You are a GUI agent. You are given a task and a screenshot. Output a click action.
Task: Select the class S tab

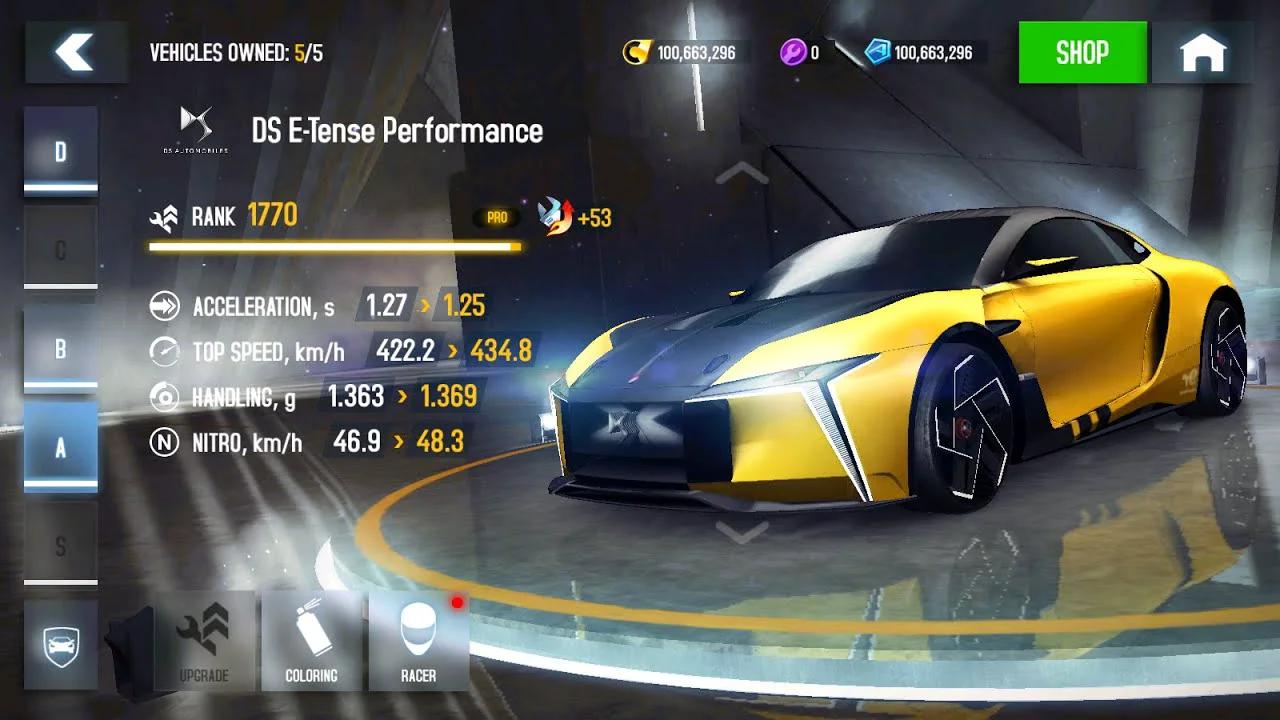click(x=61, y=546)
